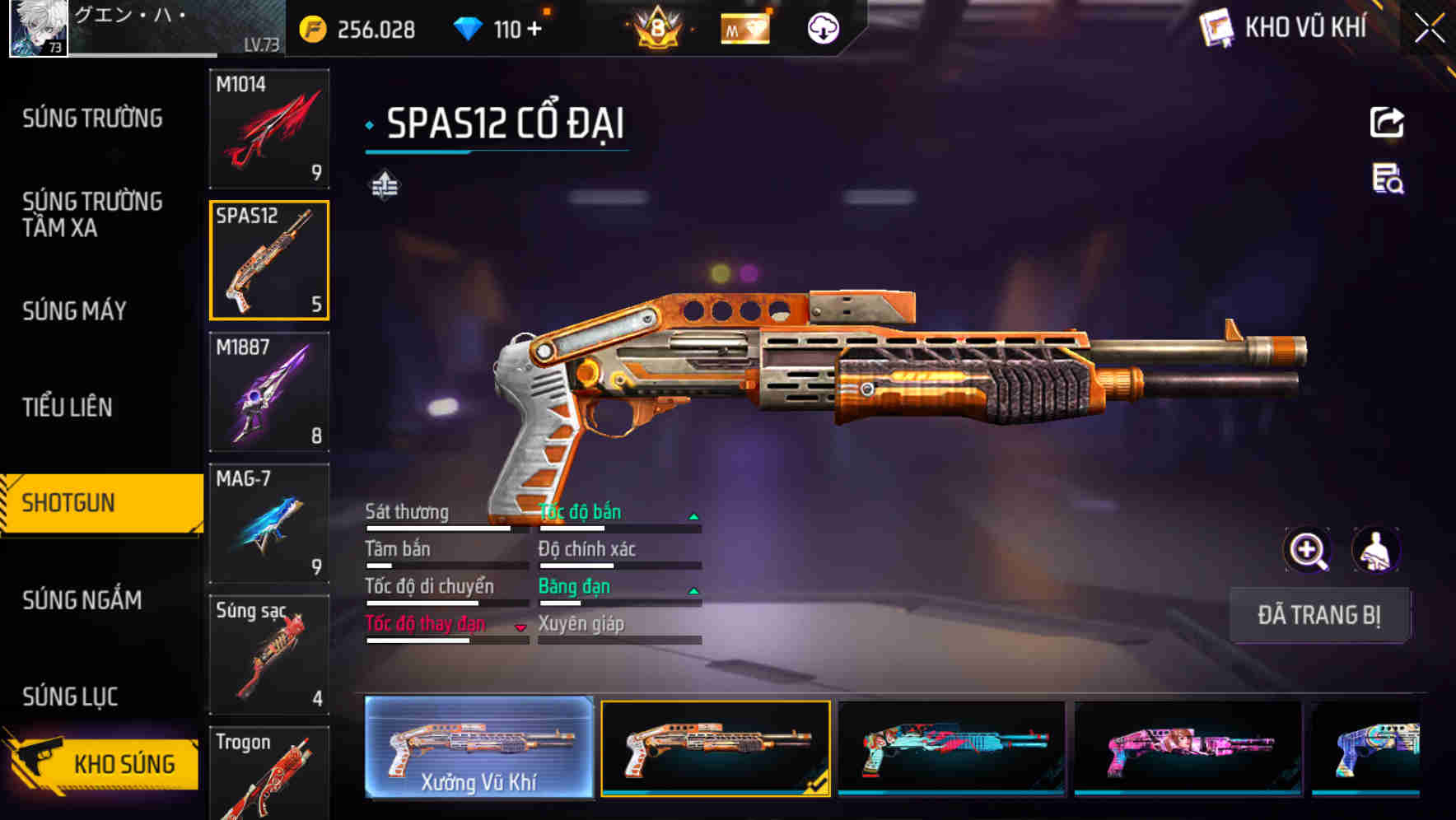Image resolution: width=1456 pixels, height=820 pixels.
Task: Share the weapon skin
Action: tap(1387, 123)
